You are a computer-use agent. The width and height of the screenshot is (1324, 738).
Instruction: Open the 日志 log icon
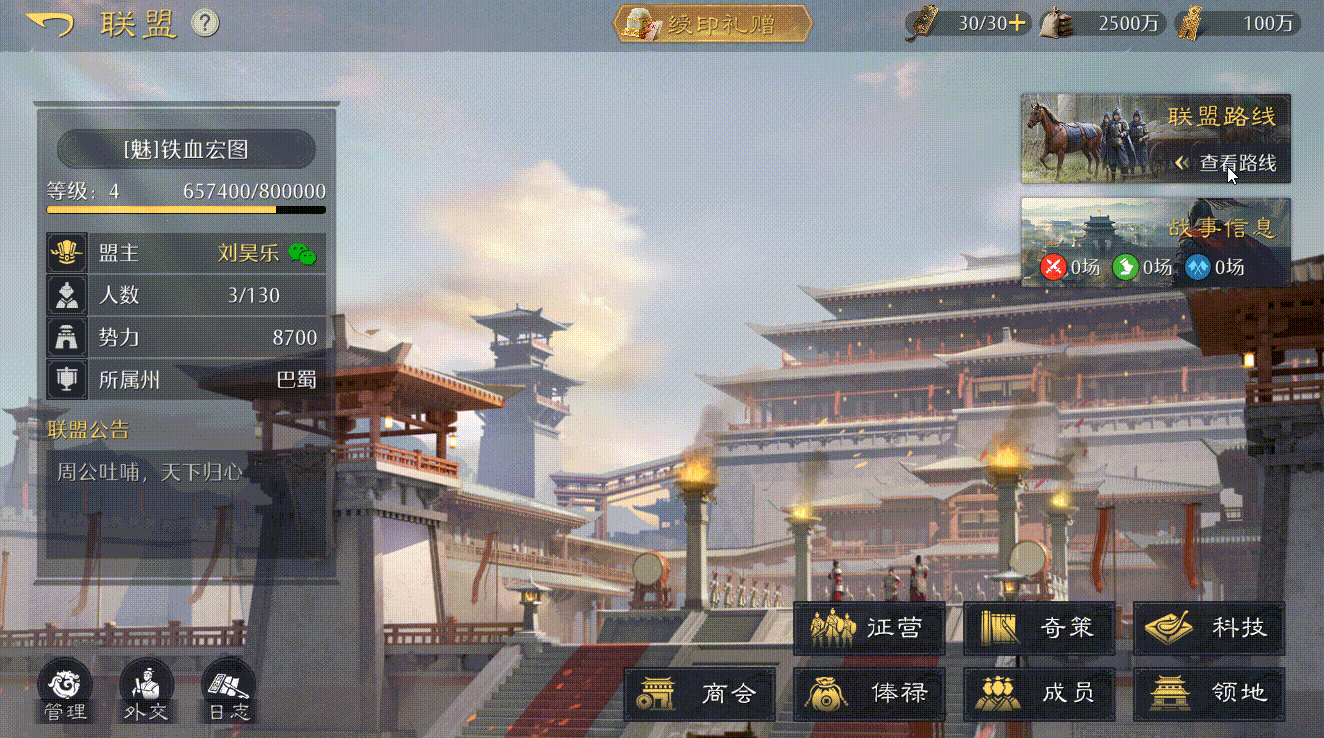[228, 688]
